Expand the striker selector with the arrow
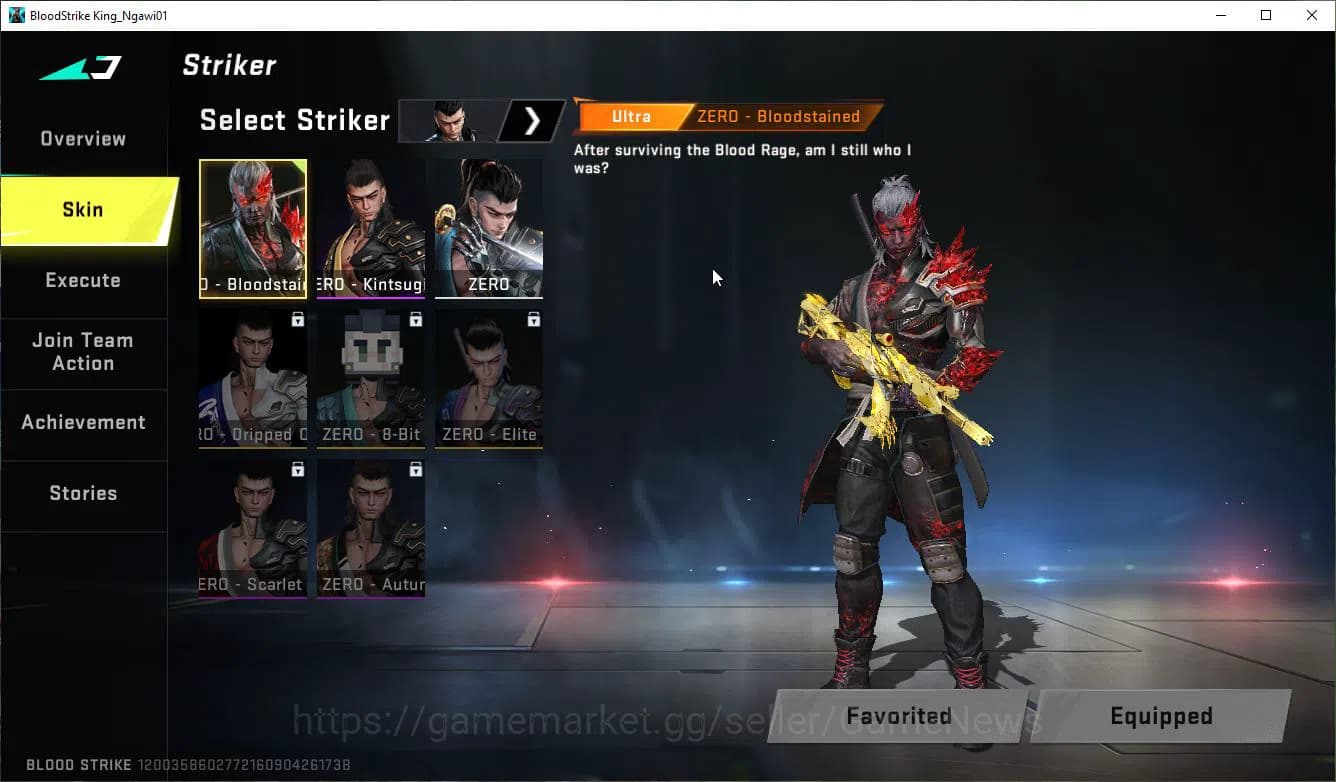The height and width of the screenshot is (782, 1336). click(532, 121)
